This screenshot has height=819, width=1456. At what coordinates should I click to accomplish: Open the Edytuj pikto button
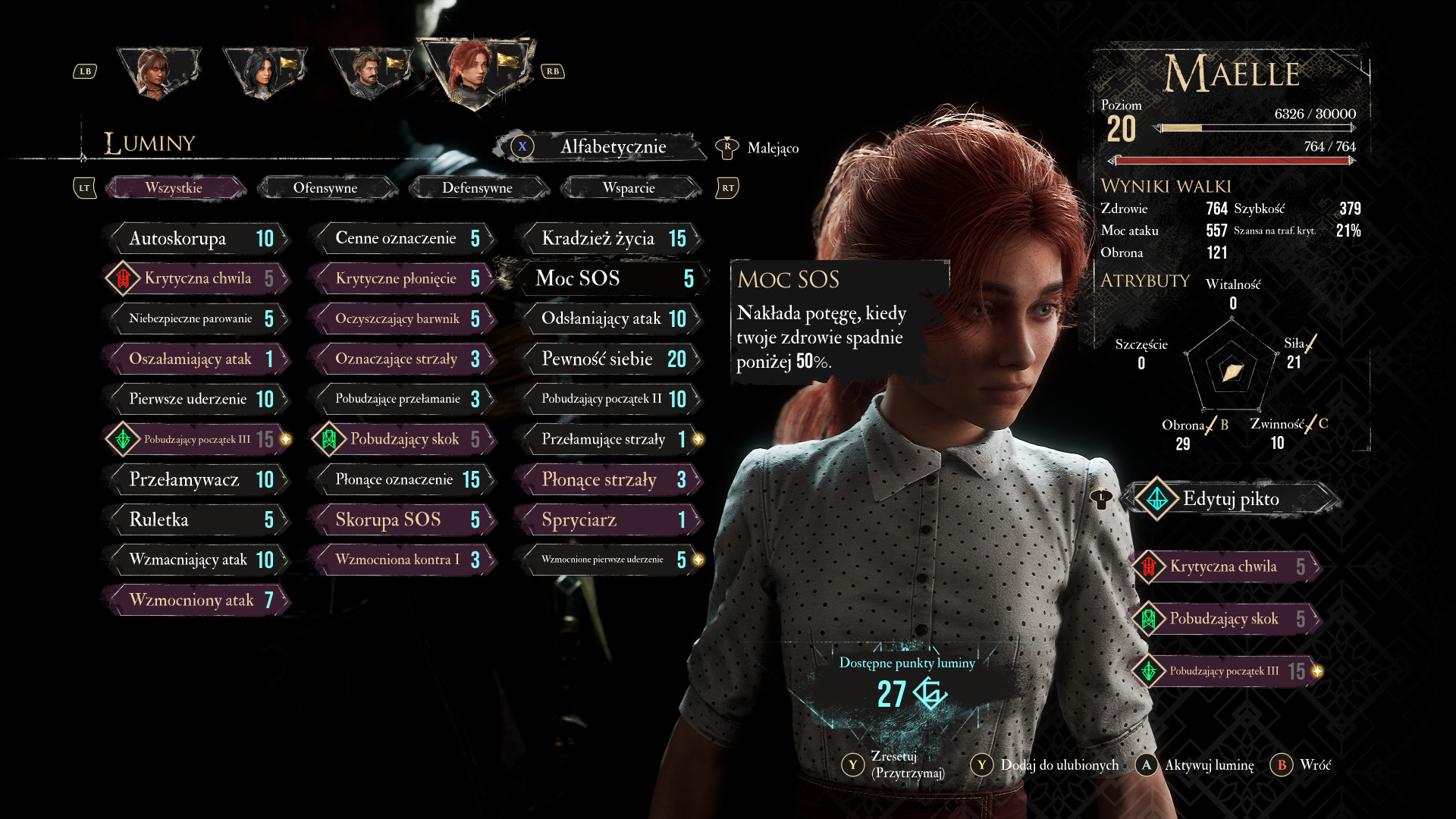[1230, 499]
